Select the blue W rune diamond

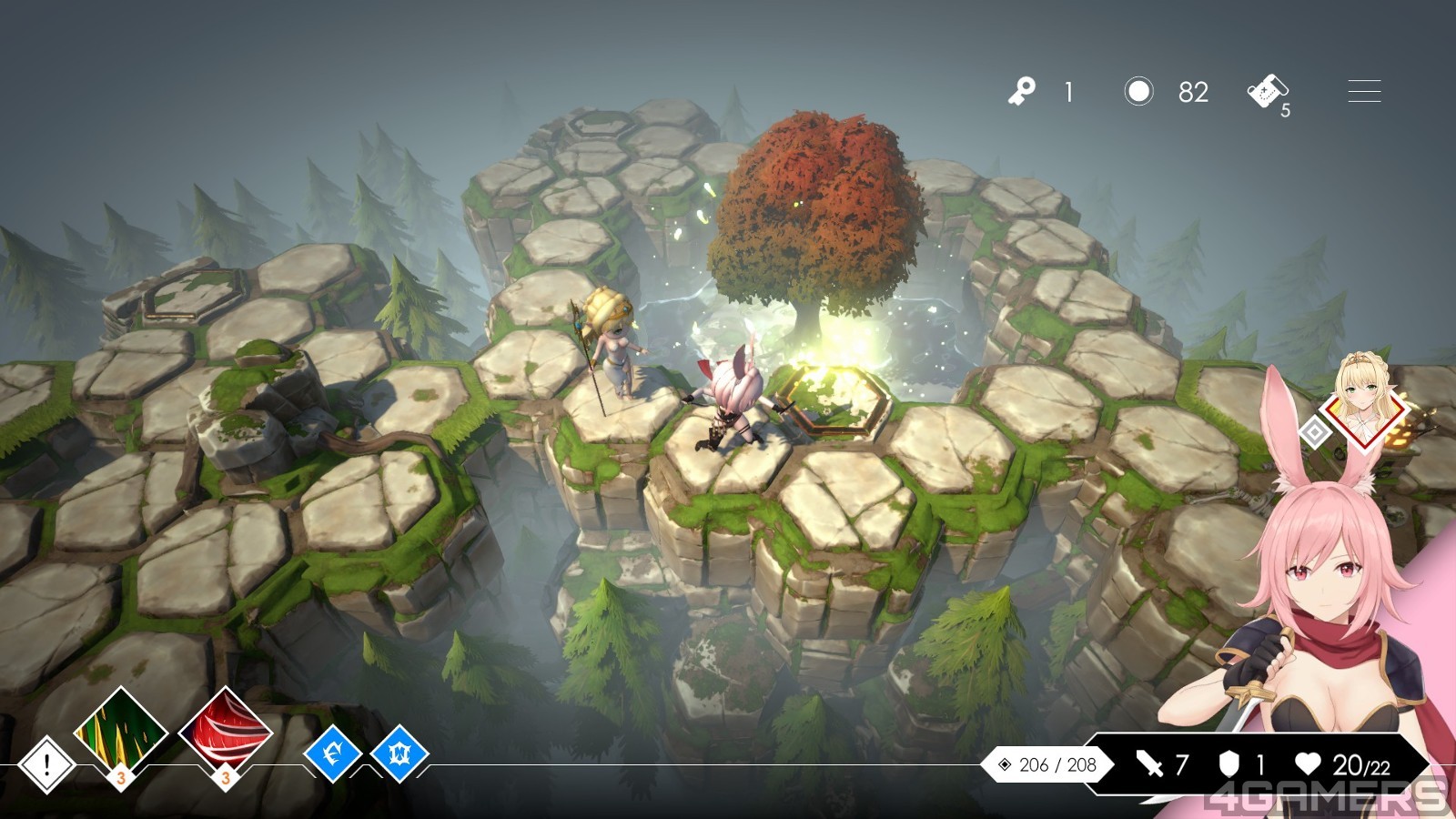pyautogui.click(x=399, y=753)
